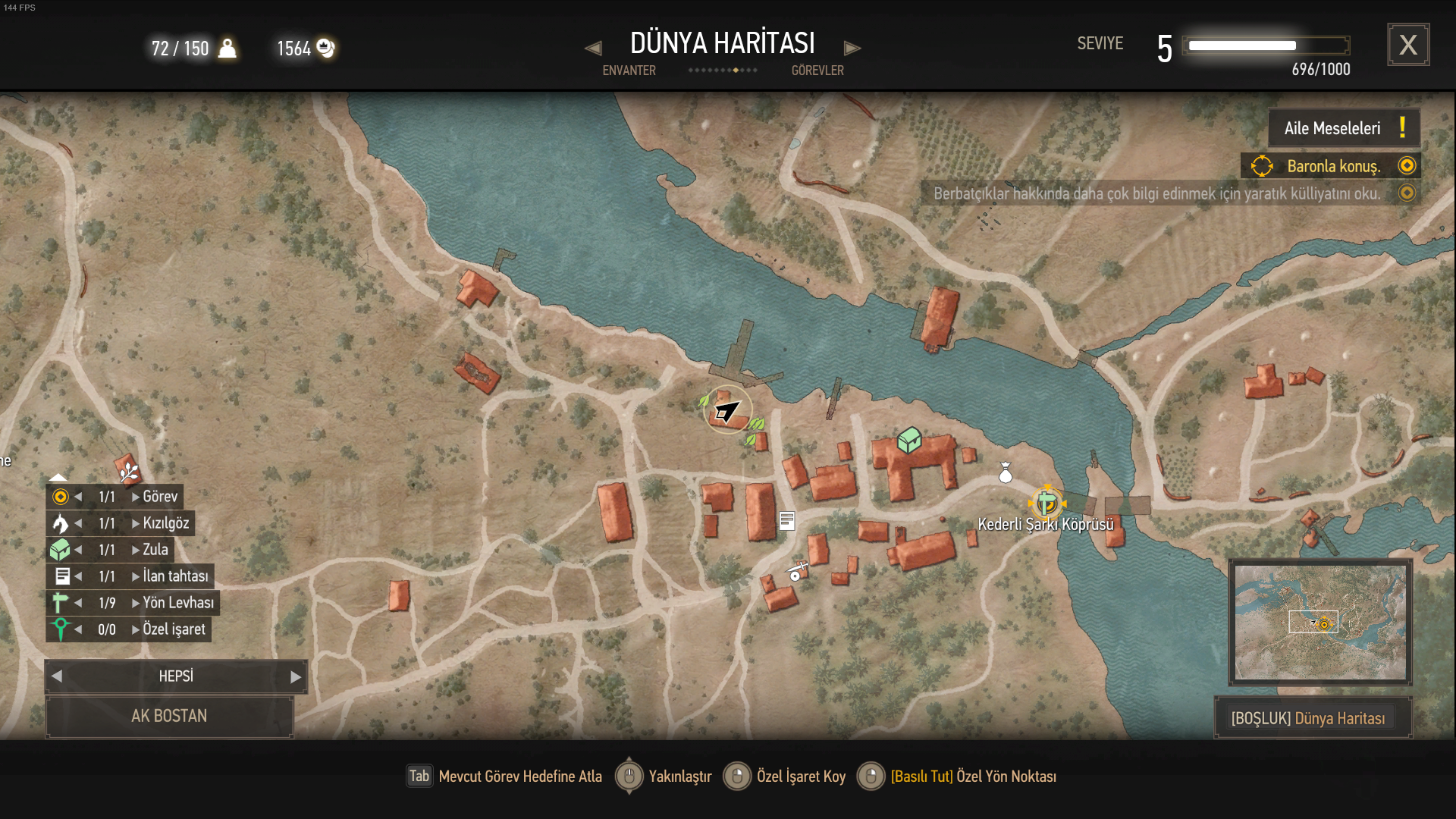
Task: Select the Zula legend entry
Action: point(155,550)
